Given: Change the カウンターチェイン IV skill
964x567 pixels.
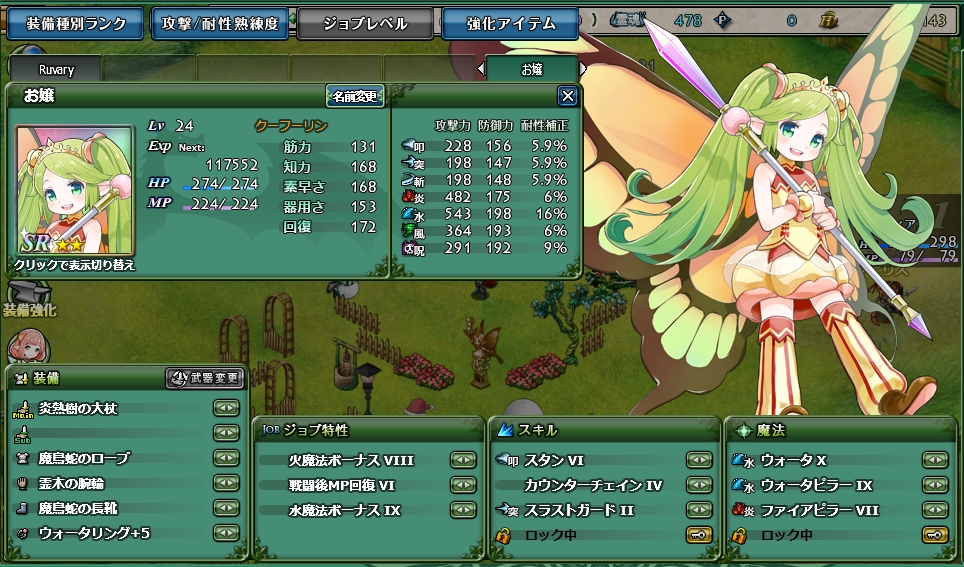Looking at the screenshot, I should point(698,485).
